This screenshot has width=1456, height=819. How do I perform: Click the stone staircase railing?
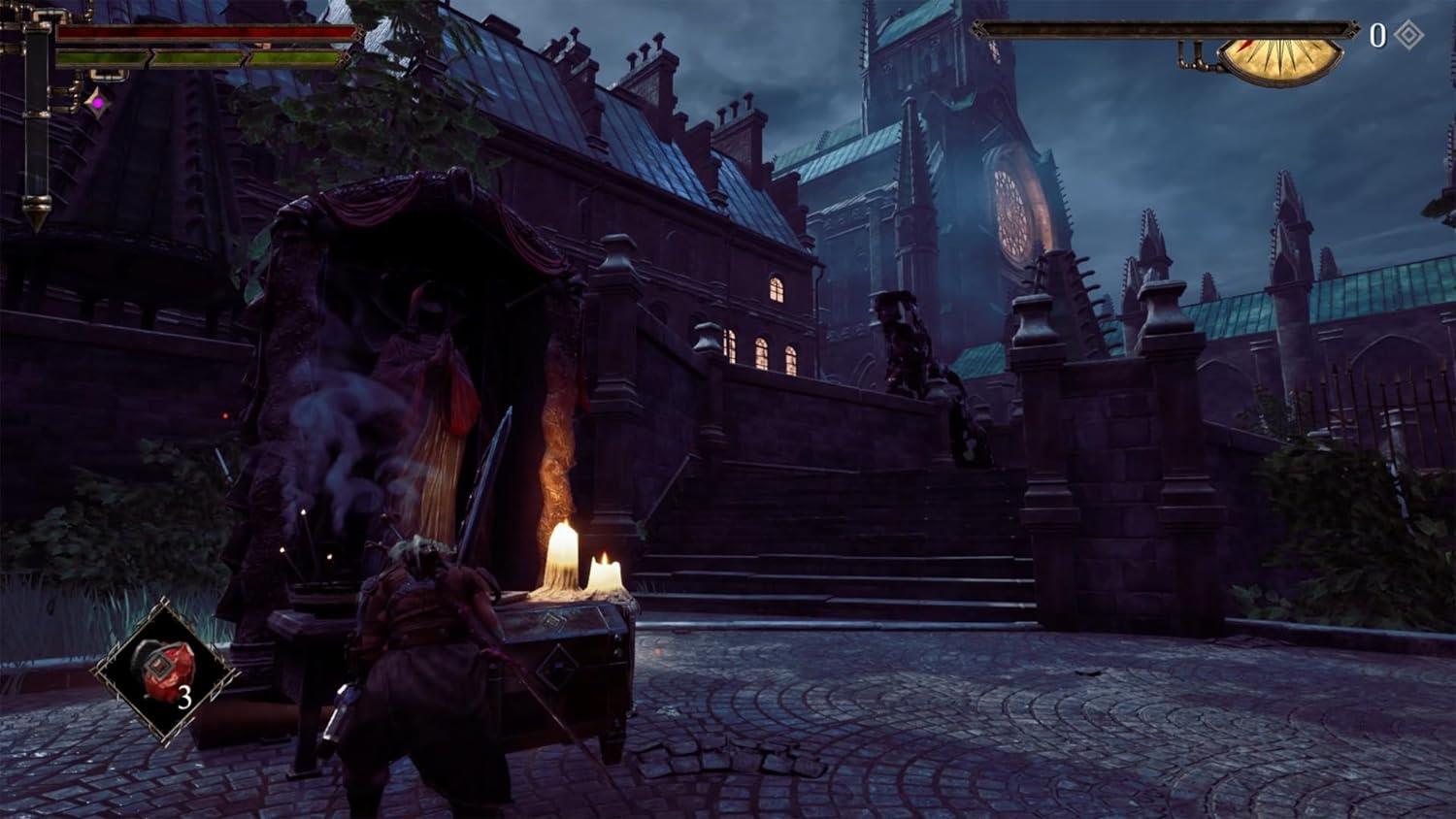pyautogui.click(x=796, y=388)
